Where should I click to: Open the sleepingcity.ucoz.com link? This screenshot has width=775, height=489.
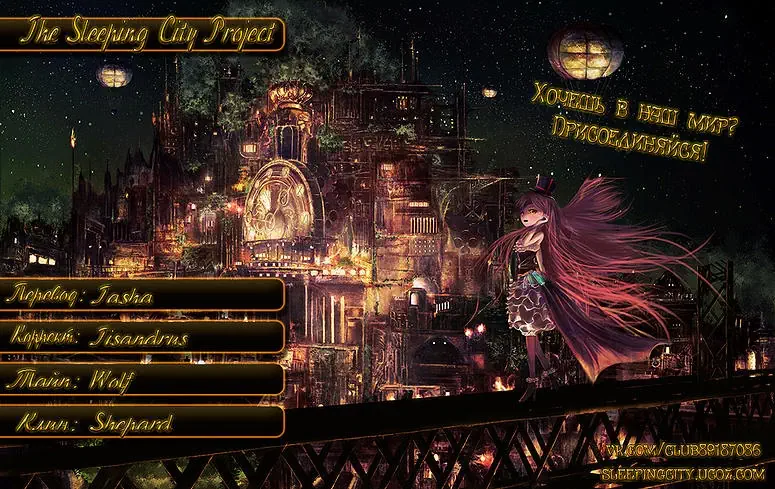tap(685, 470)
